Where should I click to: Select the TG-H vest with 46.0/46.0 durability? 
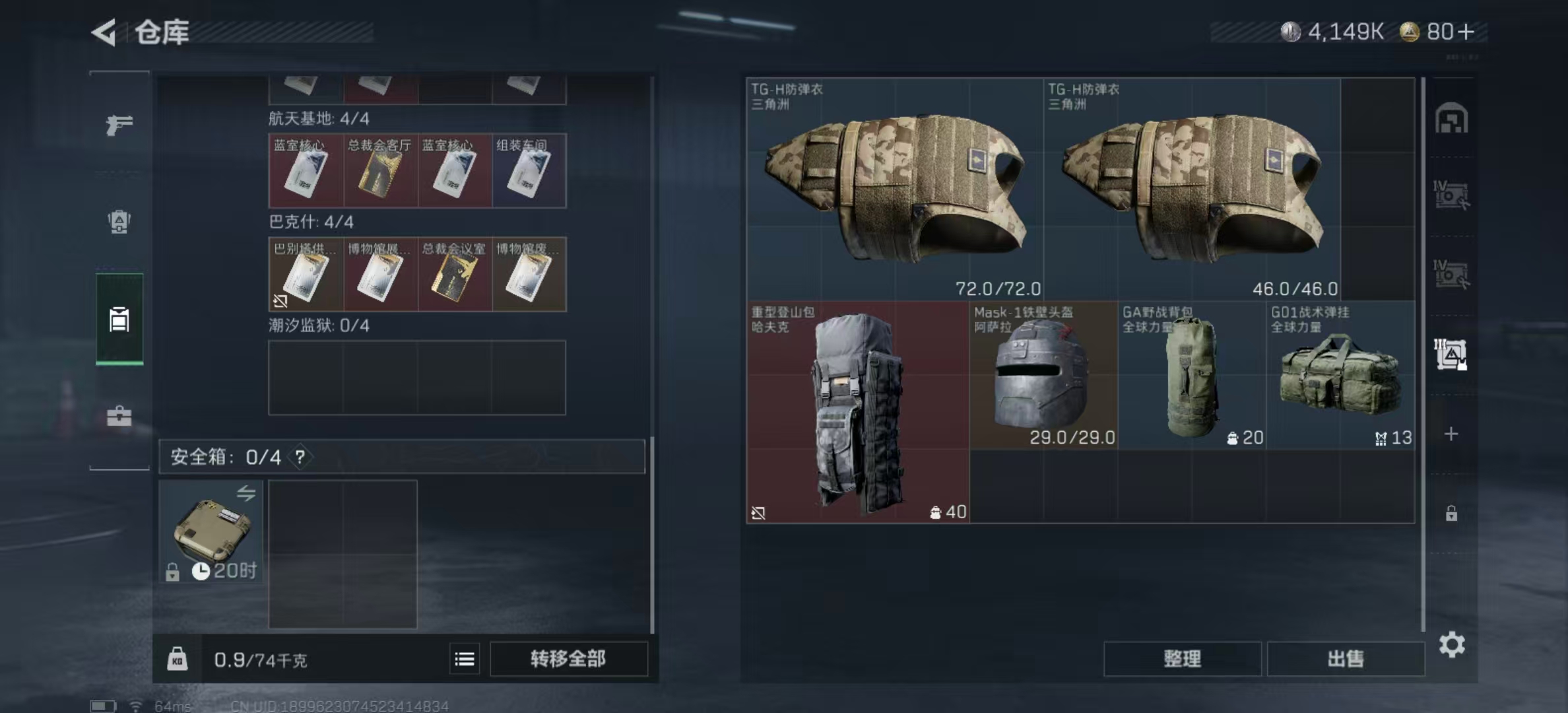pyautogui.click(x=1192, y=189)
